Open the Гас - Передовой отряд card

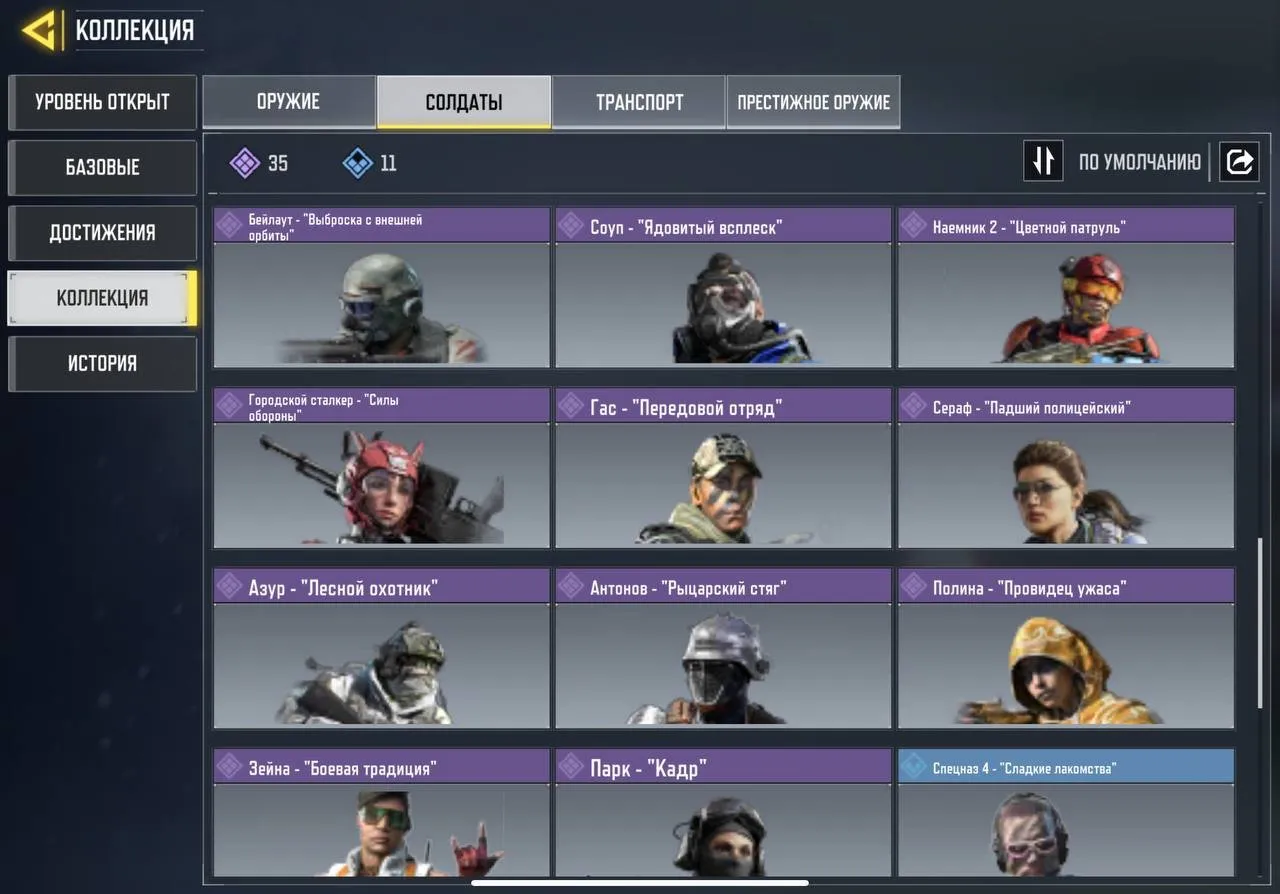722,470
